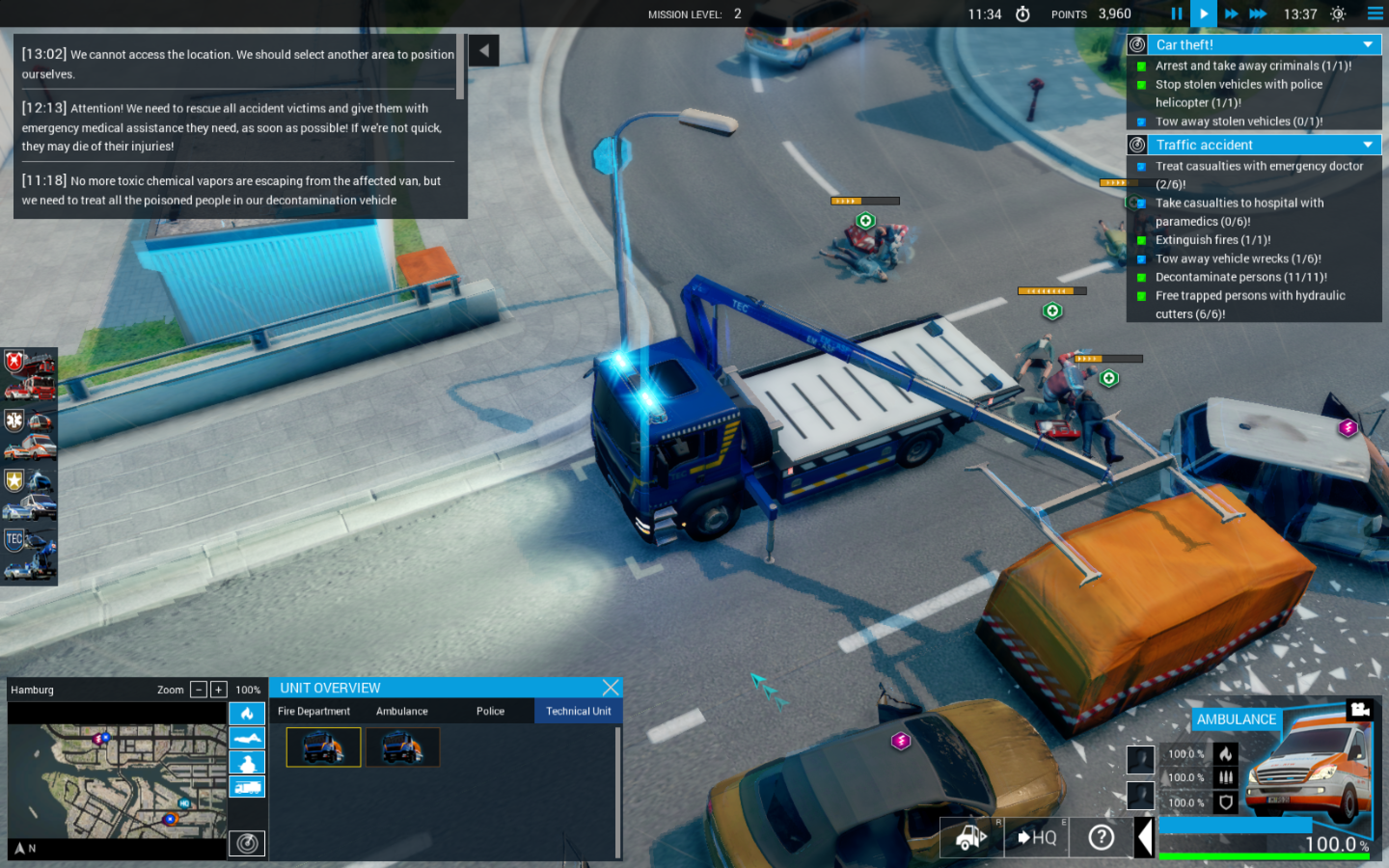Zoom out the Hamburg minimap
Screen dimensions: 1389x868
pyautogui.click(x=199, y=690)
